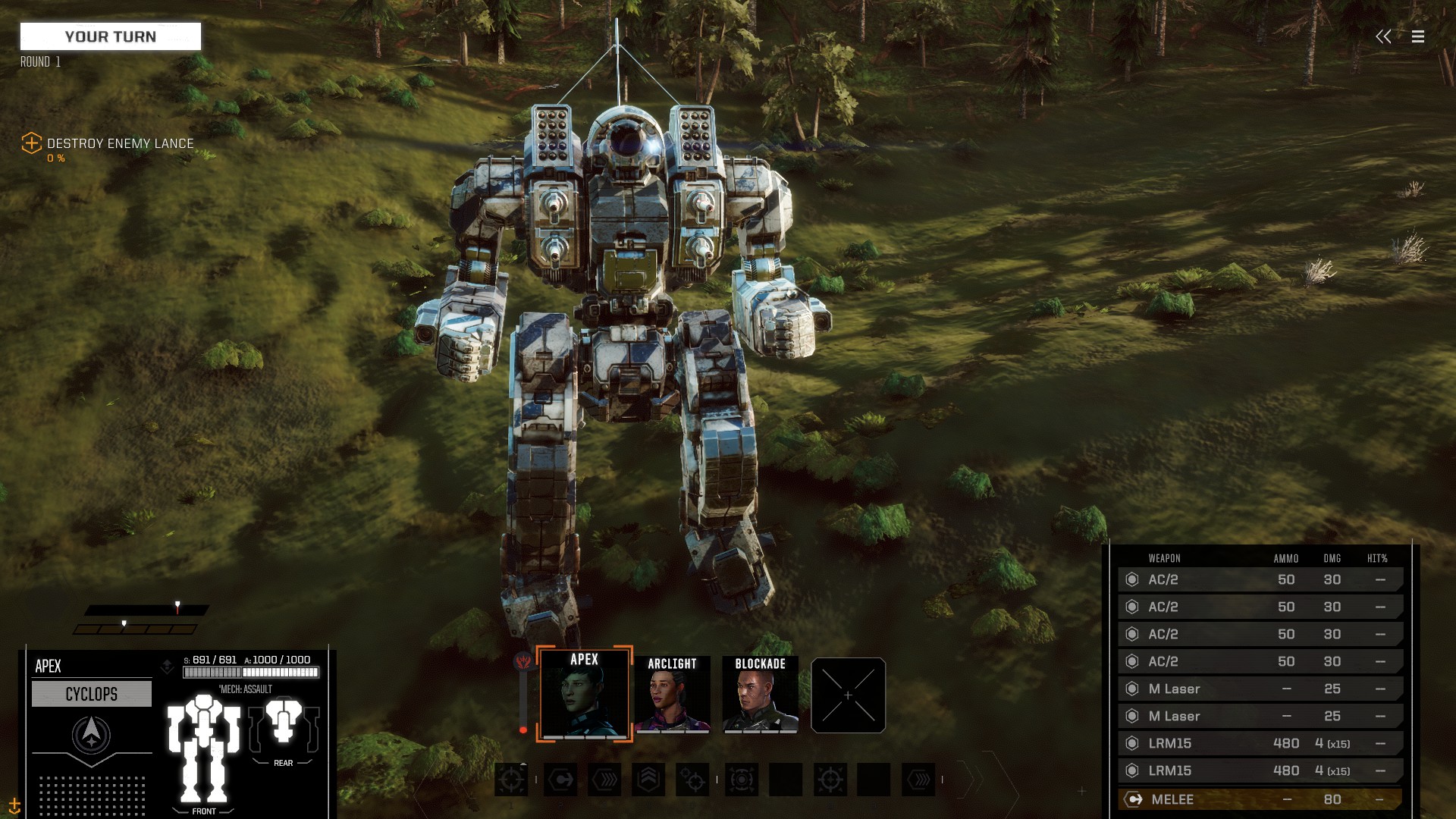Viewport: 1456px width, 819px height.
Task: Click the pilot emblem badge under Cyclops
Action: pyautogui.click(x=91, y=734)
